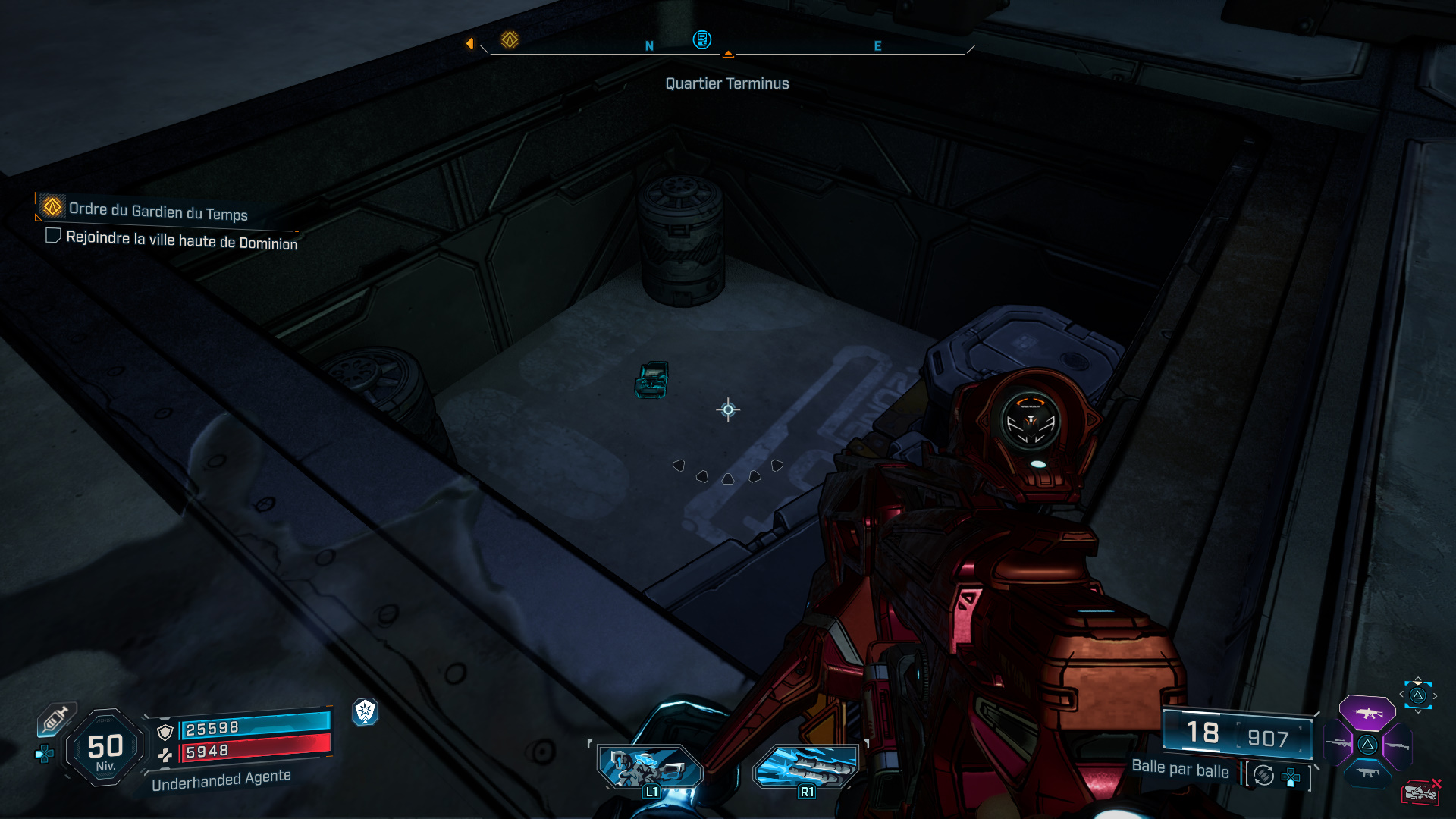Click the Guardian Rank badge above the shield bar
Viewport: 1456px width, 819px height.
tap(366, 714)
